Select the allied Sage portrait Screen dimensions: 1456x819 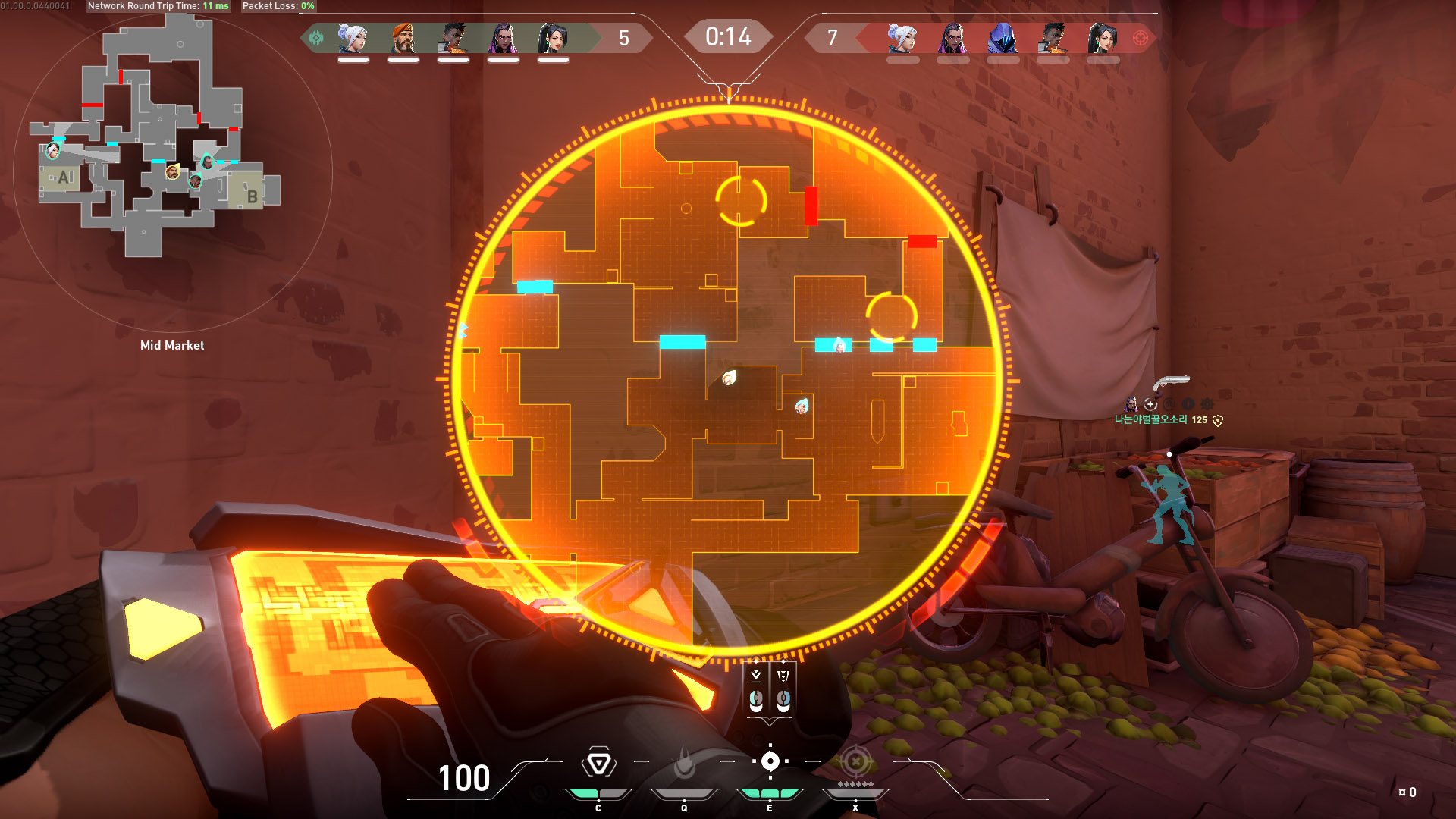coord(553,38)
